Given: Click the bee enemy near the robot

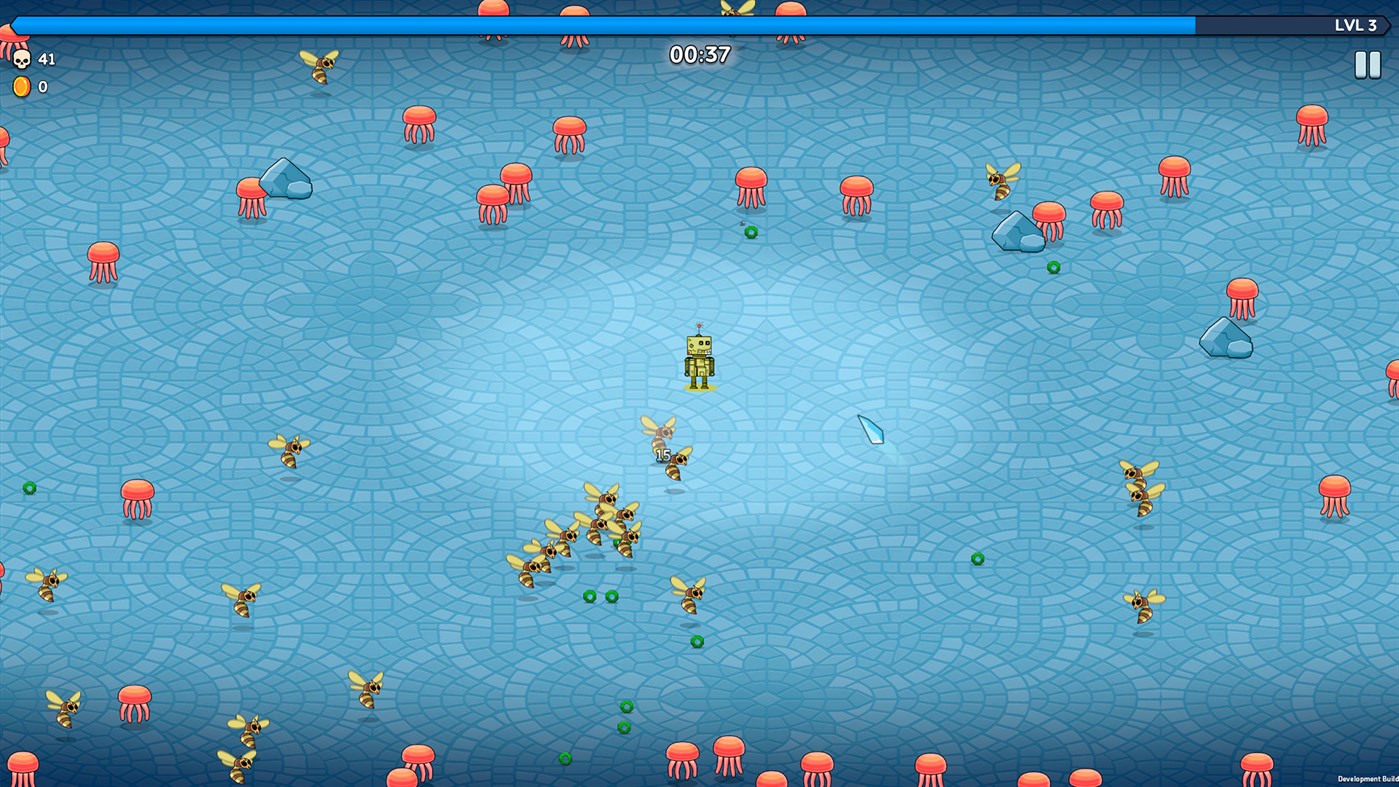Looking at the screenshot, I should [662, 430].
